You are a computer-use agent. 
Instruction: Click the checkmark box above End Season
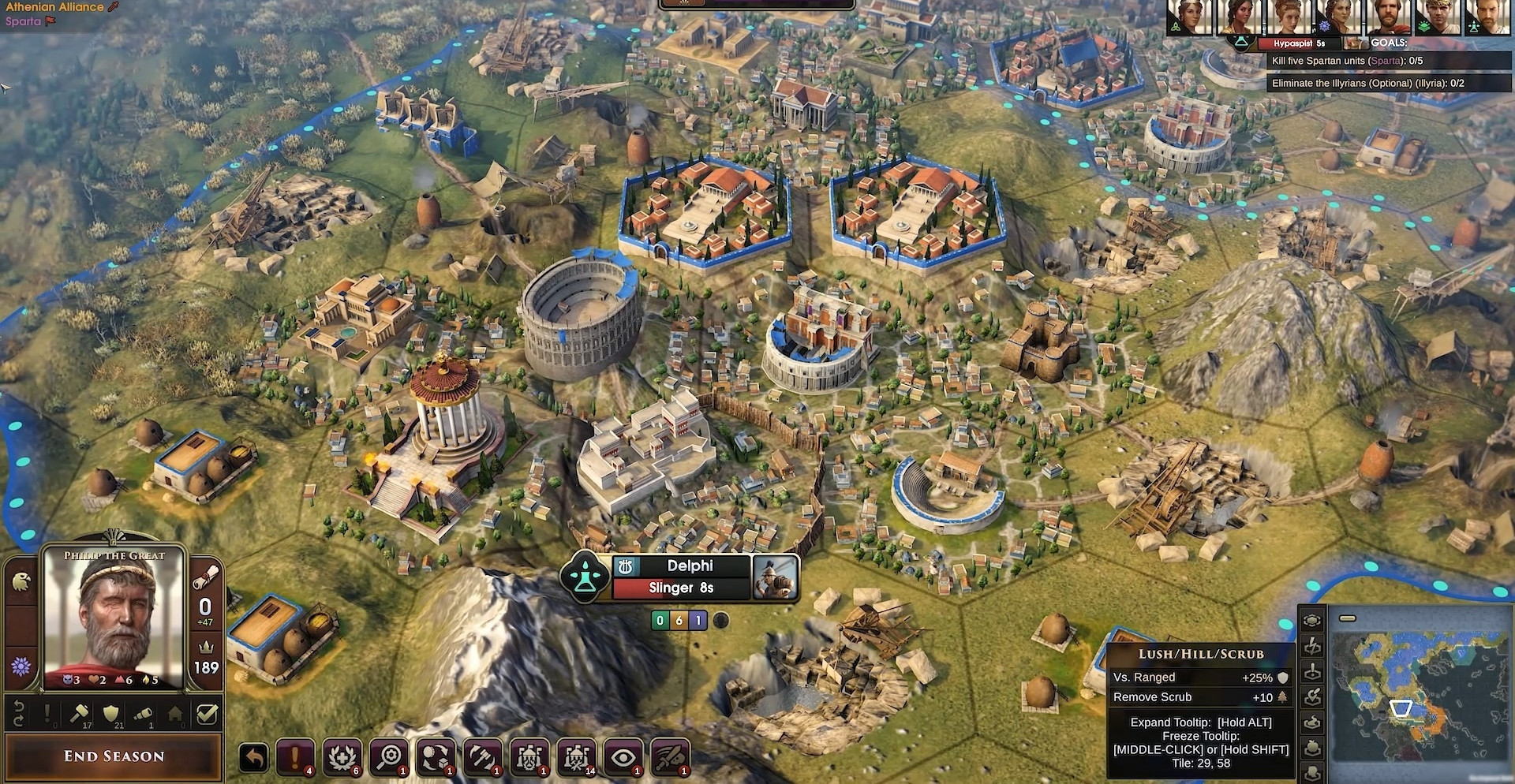[207, 715]
